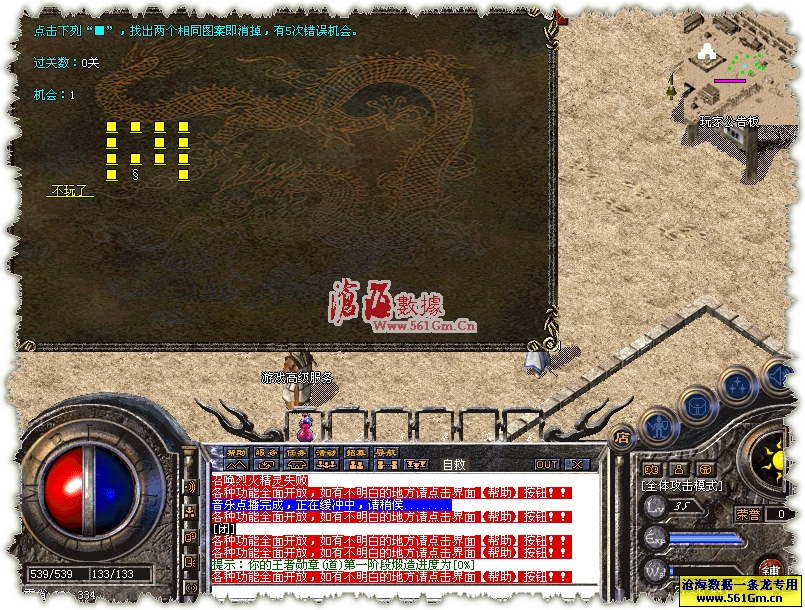Open the bag chest icon
The width and height of the screenshot is (805, 610).
coord(705,469)
